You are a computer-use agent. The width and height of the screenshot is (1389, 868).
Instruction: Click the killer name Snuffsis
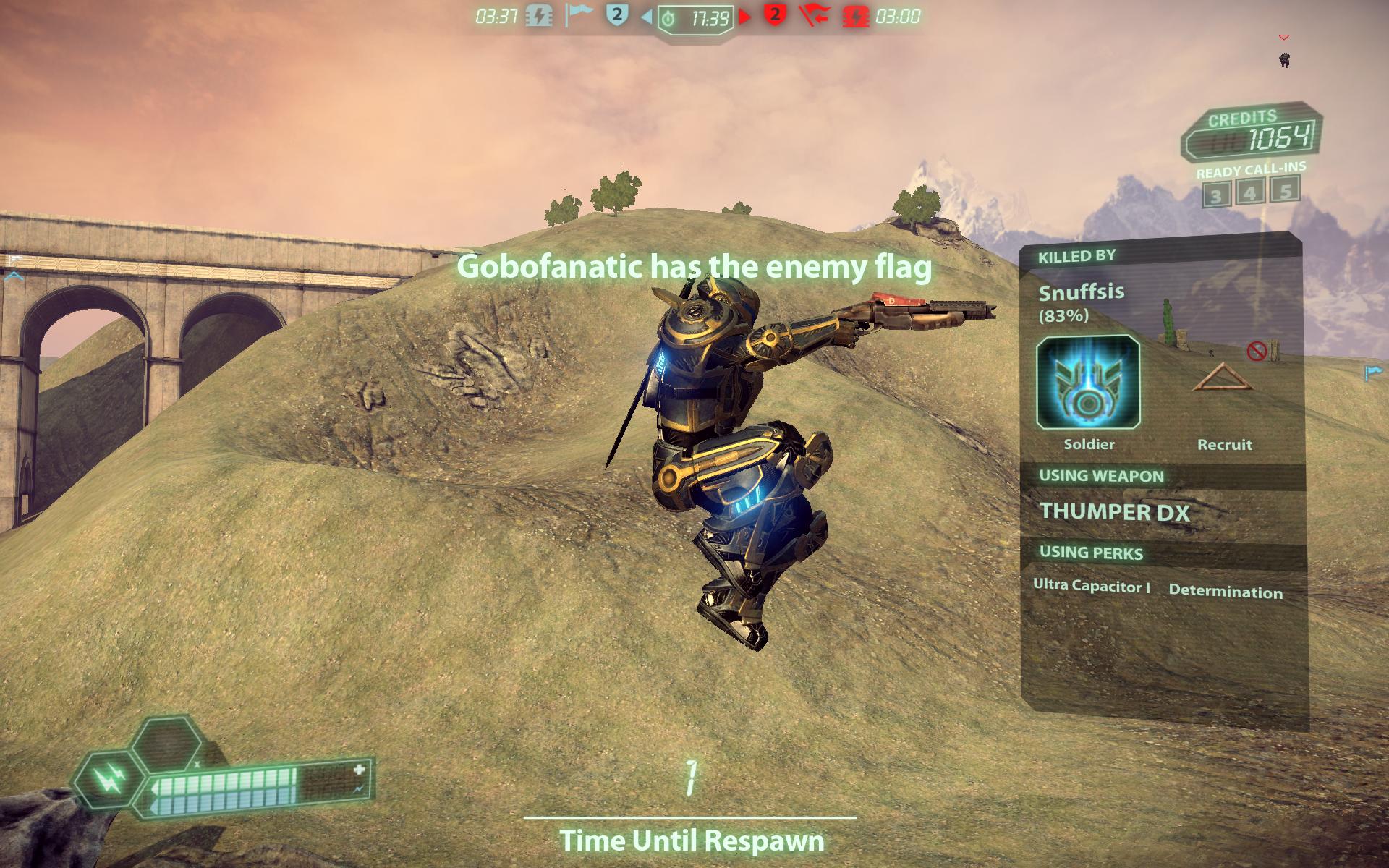click(1081, 292)
